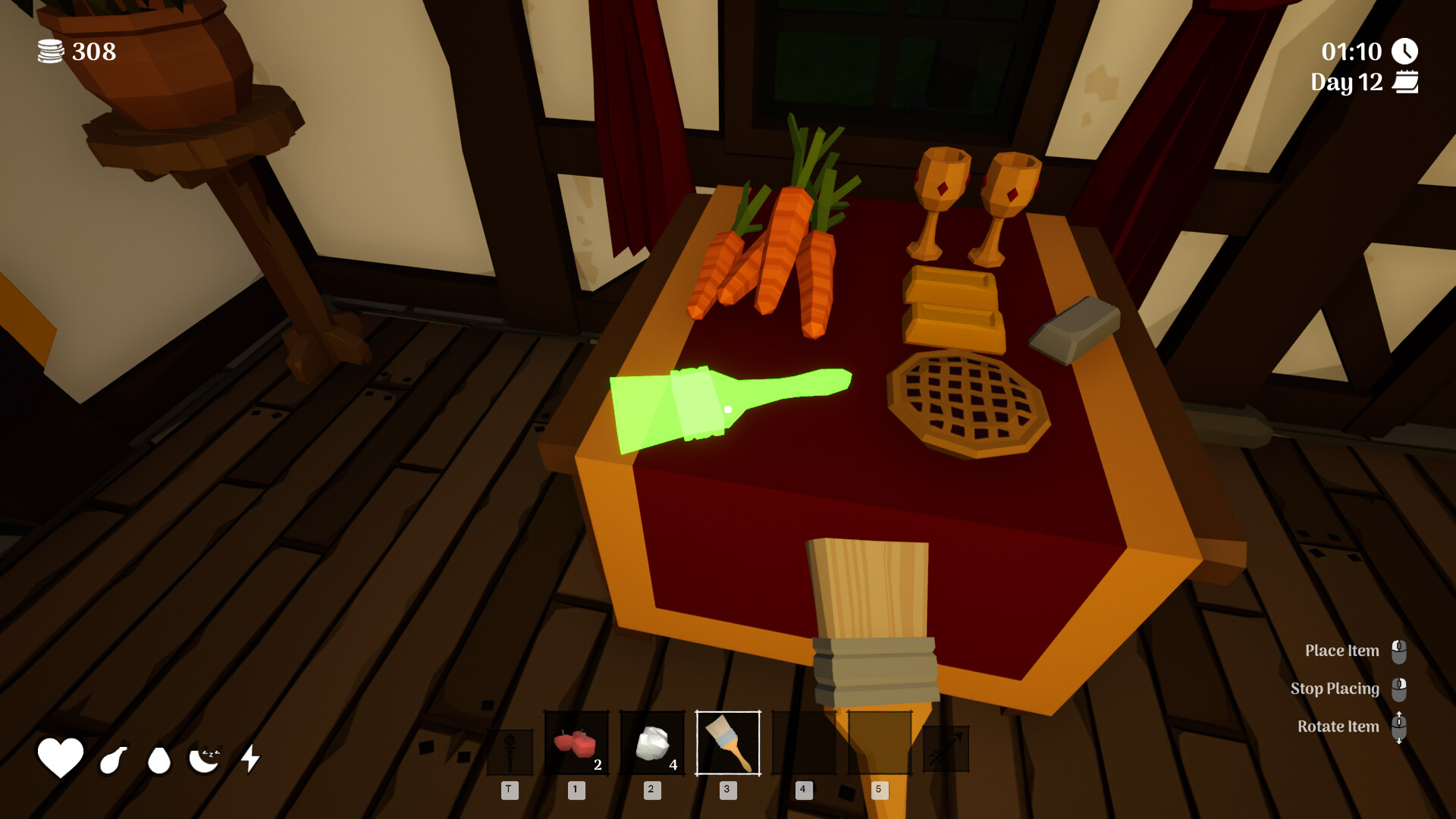Click the sleeping moon icon
The image size is (1456, 819).
(205, 758)
